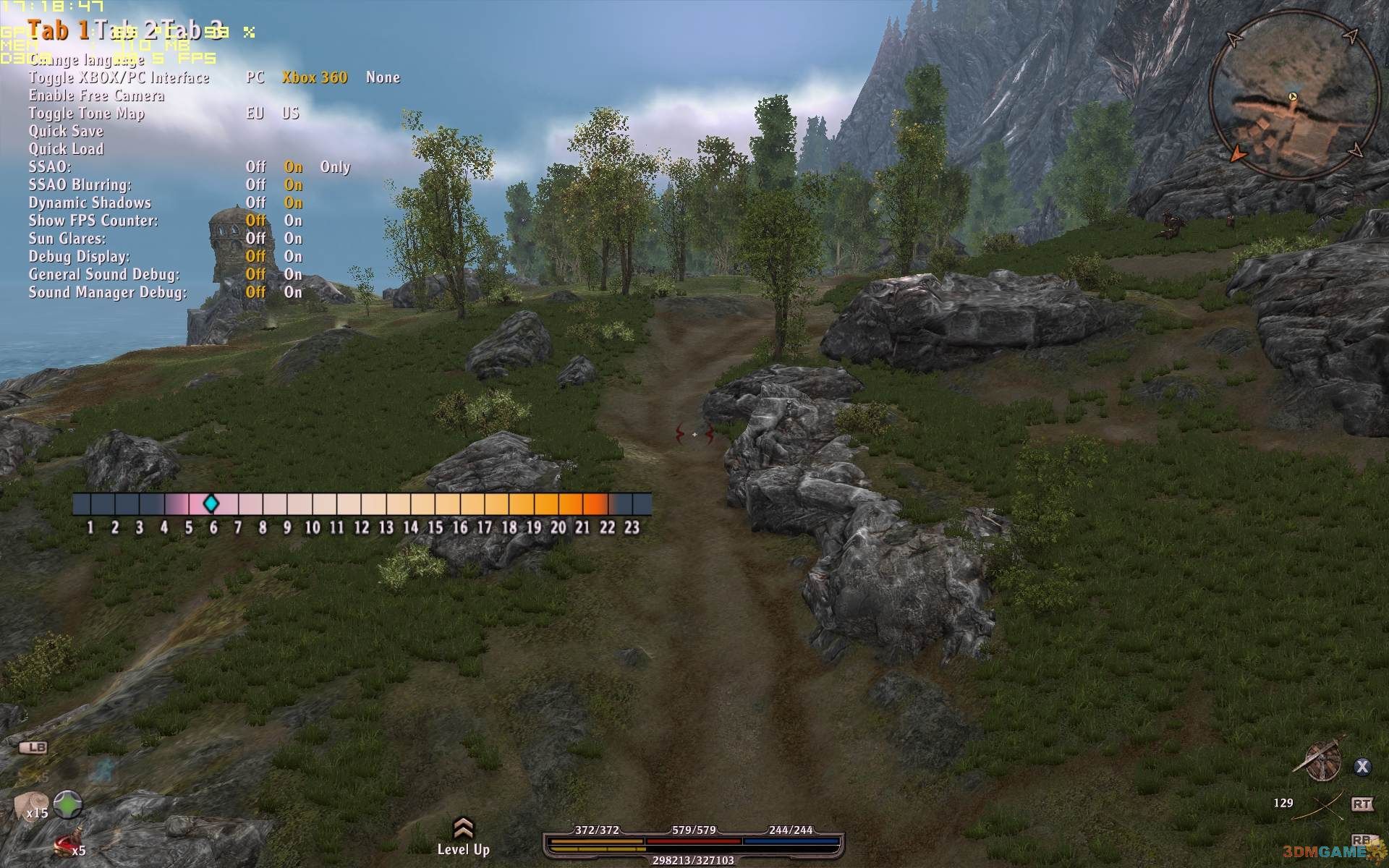Image resolution: width=1389 pixels, height=868 pixels.
Task: Turn Debug Display on
Action: (x=293, y=257)
